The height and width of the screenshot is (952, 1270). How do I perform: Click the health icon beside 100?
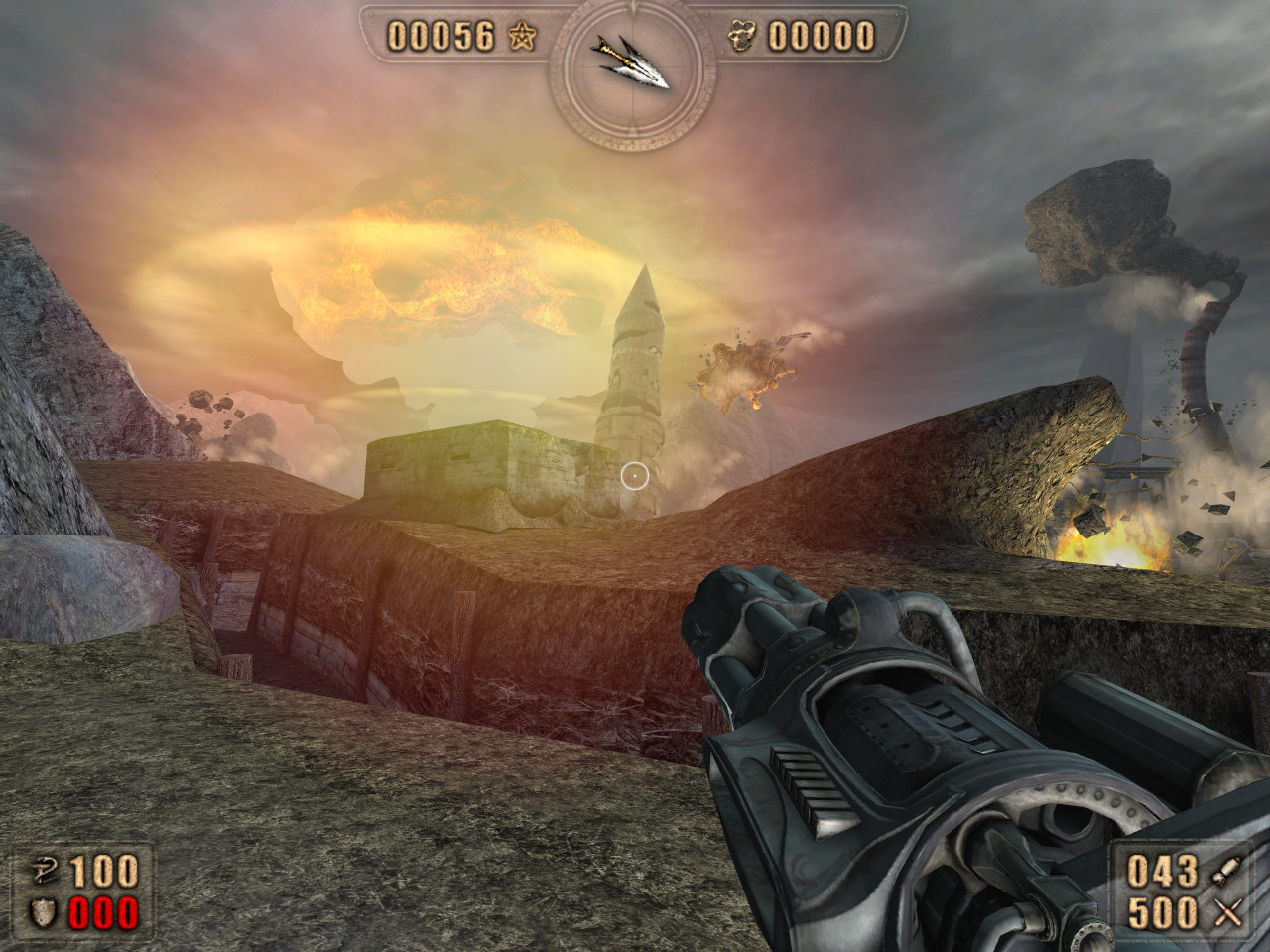click(42, 873)
